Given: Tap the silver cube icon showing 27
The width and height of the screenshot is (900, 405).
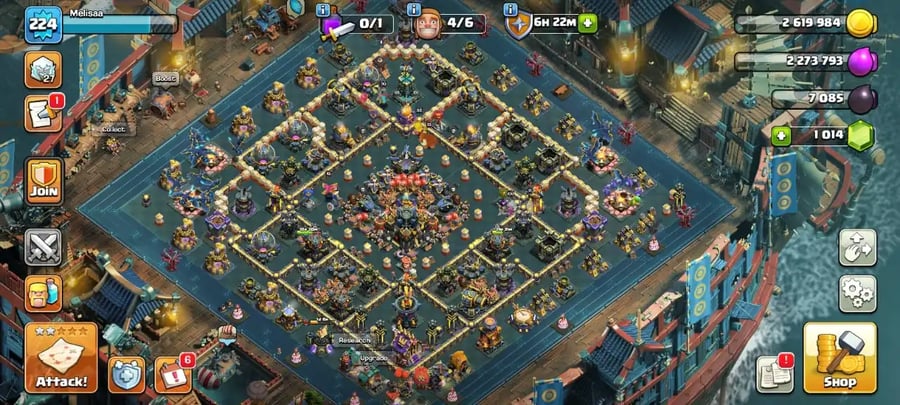Looking at the screenshot, I should coord(43,66).
